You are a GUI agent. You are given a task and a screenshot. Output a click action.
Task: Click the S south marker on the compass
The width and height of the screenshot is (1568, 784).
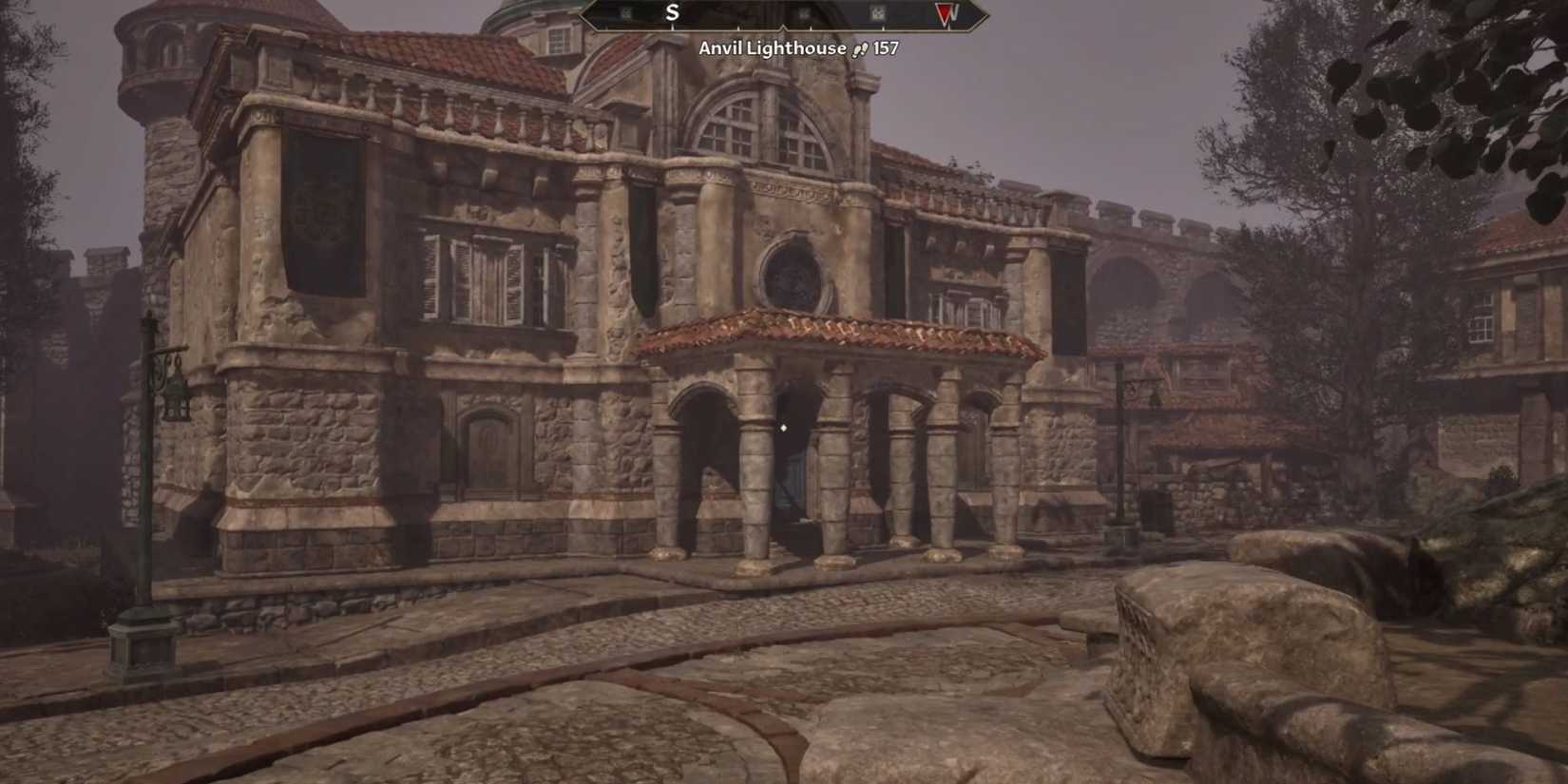tap(671, 13)
